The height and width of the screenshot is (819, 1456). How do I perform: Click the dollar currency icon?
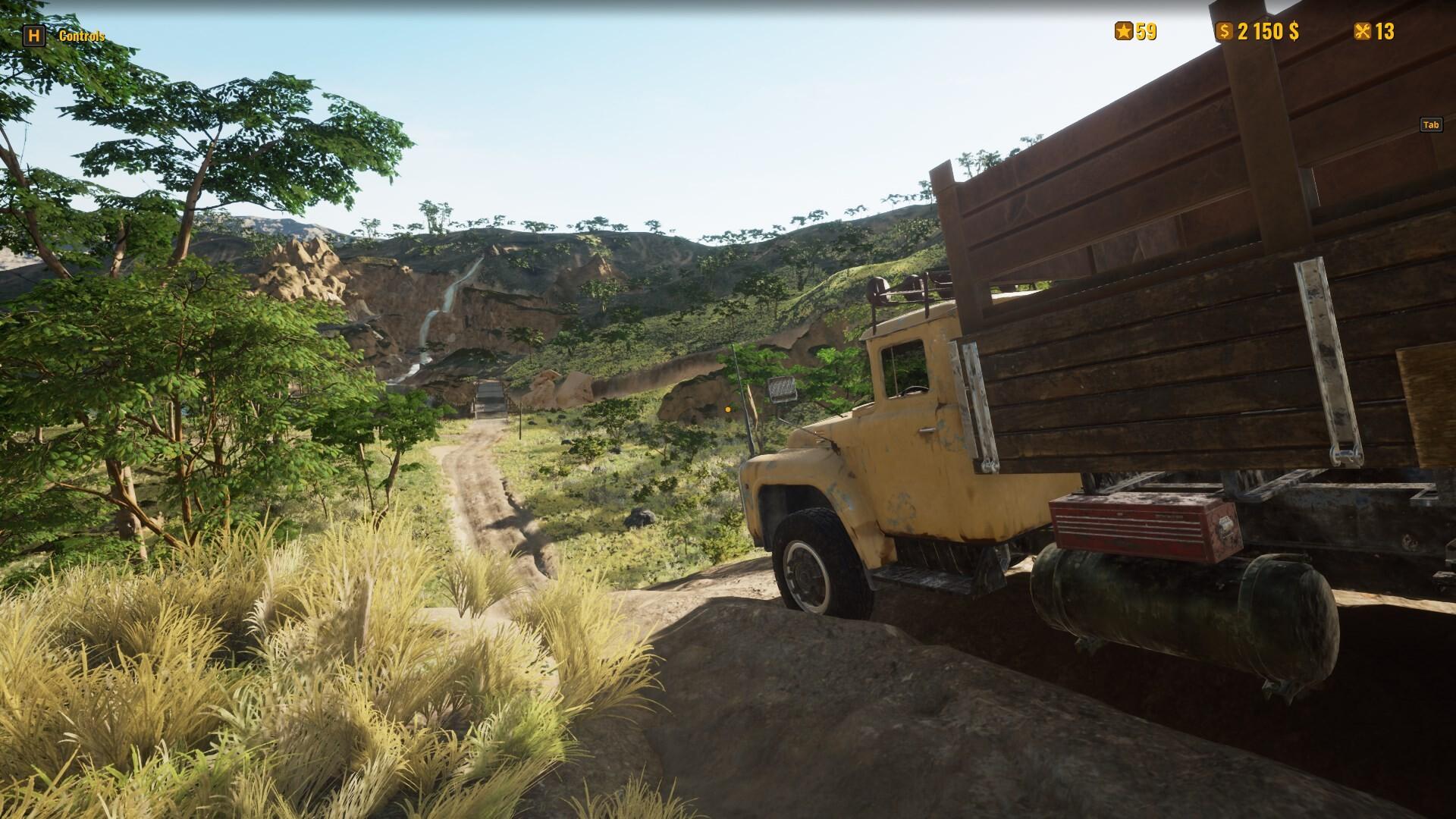(1225, 32)
